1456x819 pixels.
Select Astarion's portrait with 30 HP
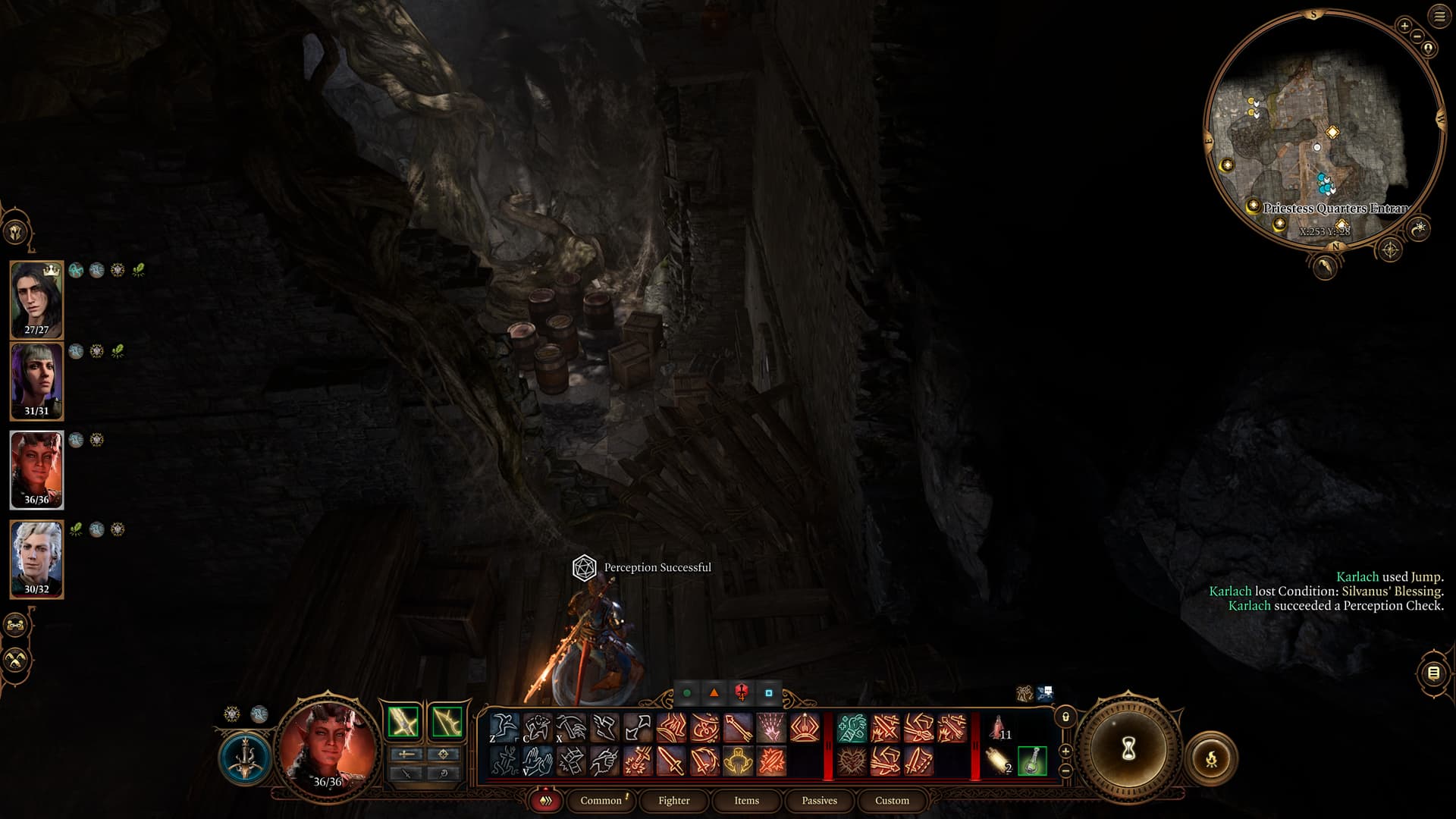[x=36, y=559]
